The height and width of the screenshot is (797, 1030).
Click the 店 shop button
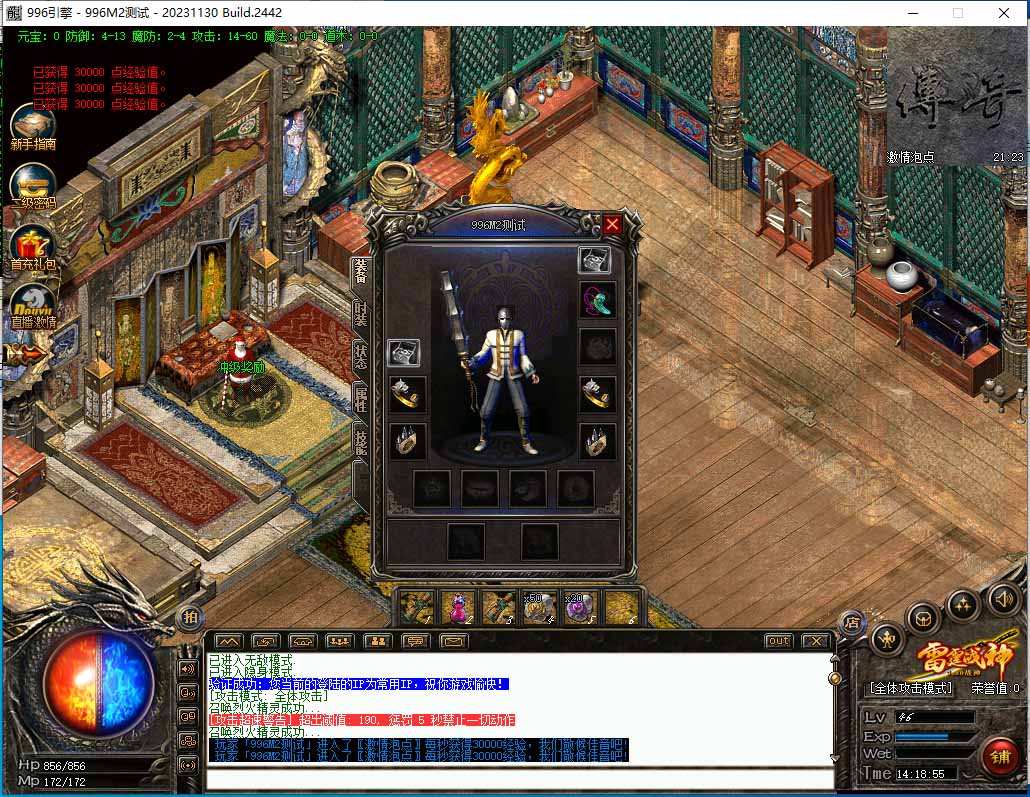[851, 624]
